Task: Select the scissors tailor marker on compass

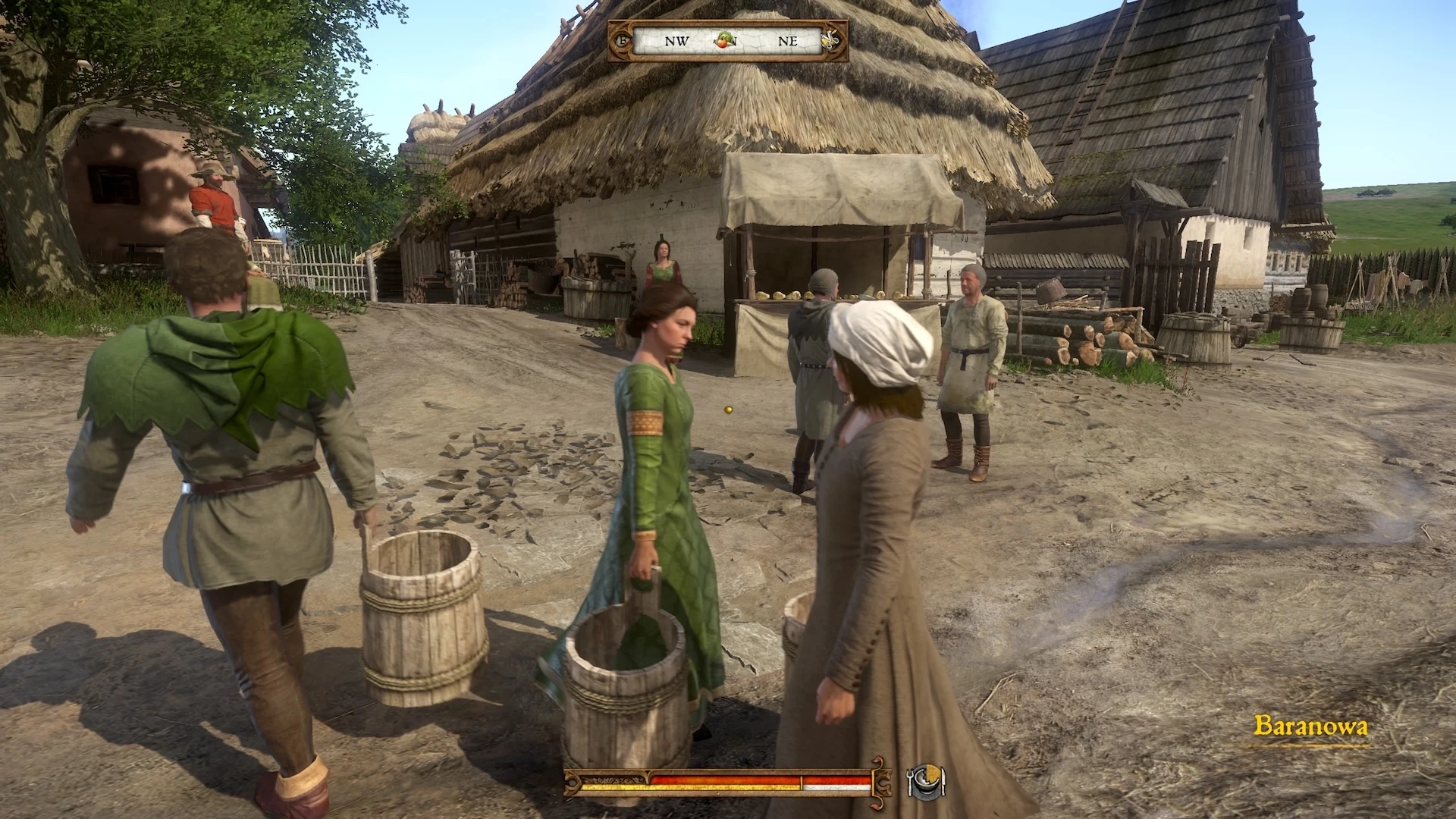Action: [832, 39]
